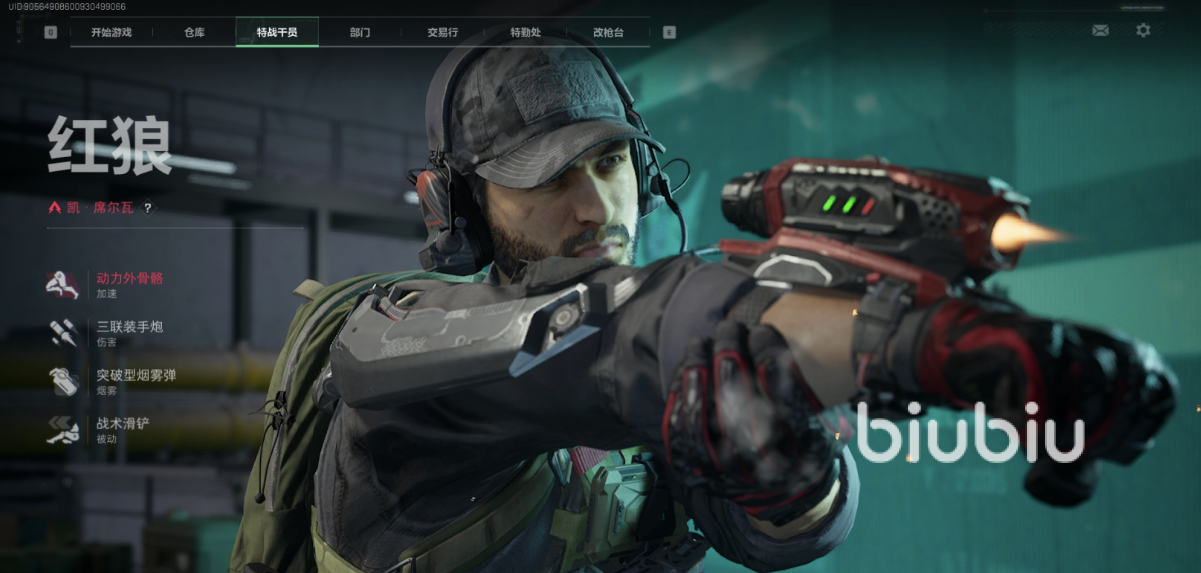Open settings via the gear icon
Image resolution: width=1201 pixels, height=573 pixels.
(x=1143, y=31)
